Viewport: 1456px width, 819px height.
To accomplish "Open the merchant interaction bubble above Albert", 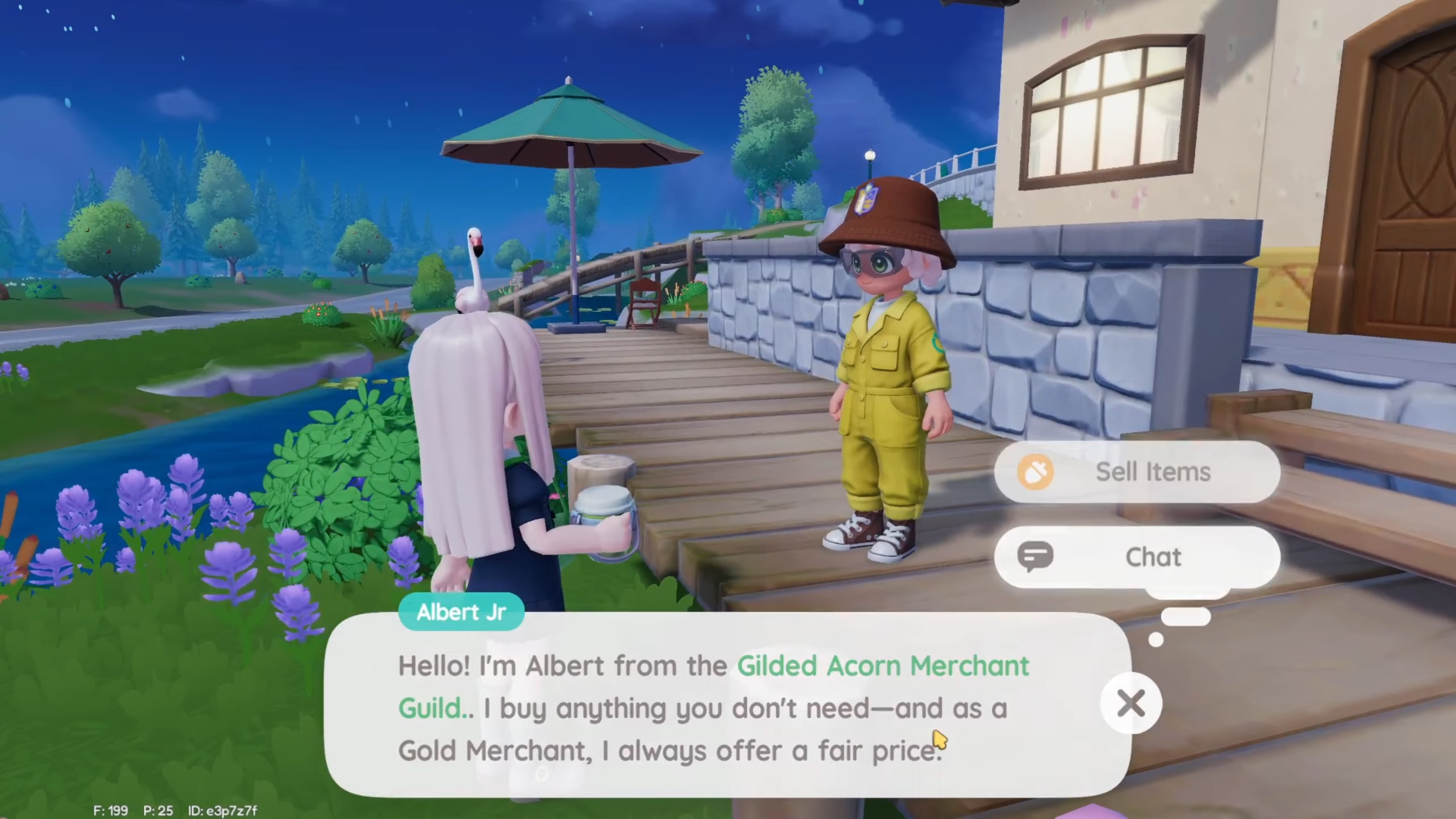I will [1137, 515].
